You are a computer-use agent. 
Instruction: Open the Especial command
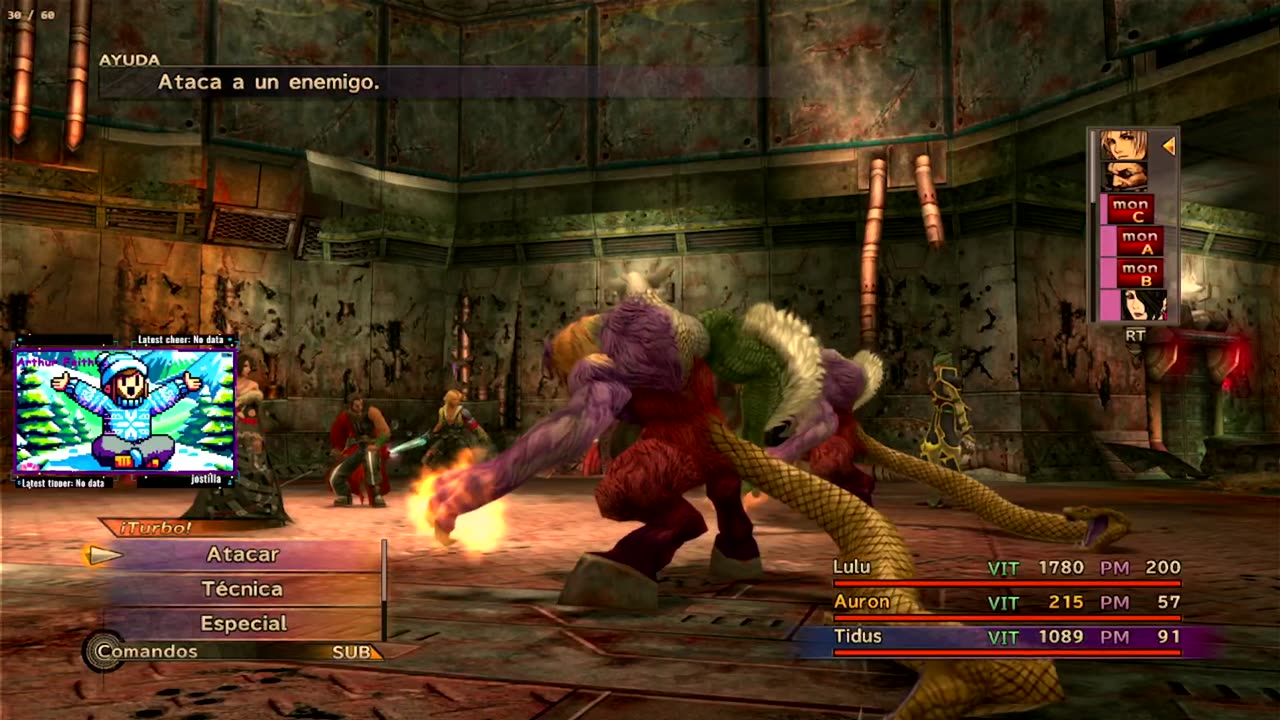[x=243, y=623]
